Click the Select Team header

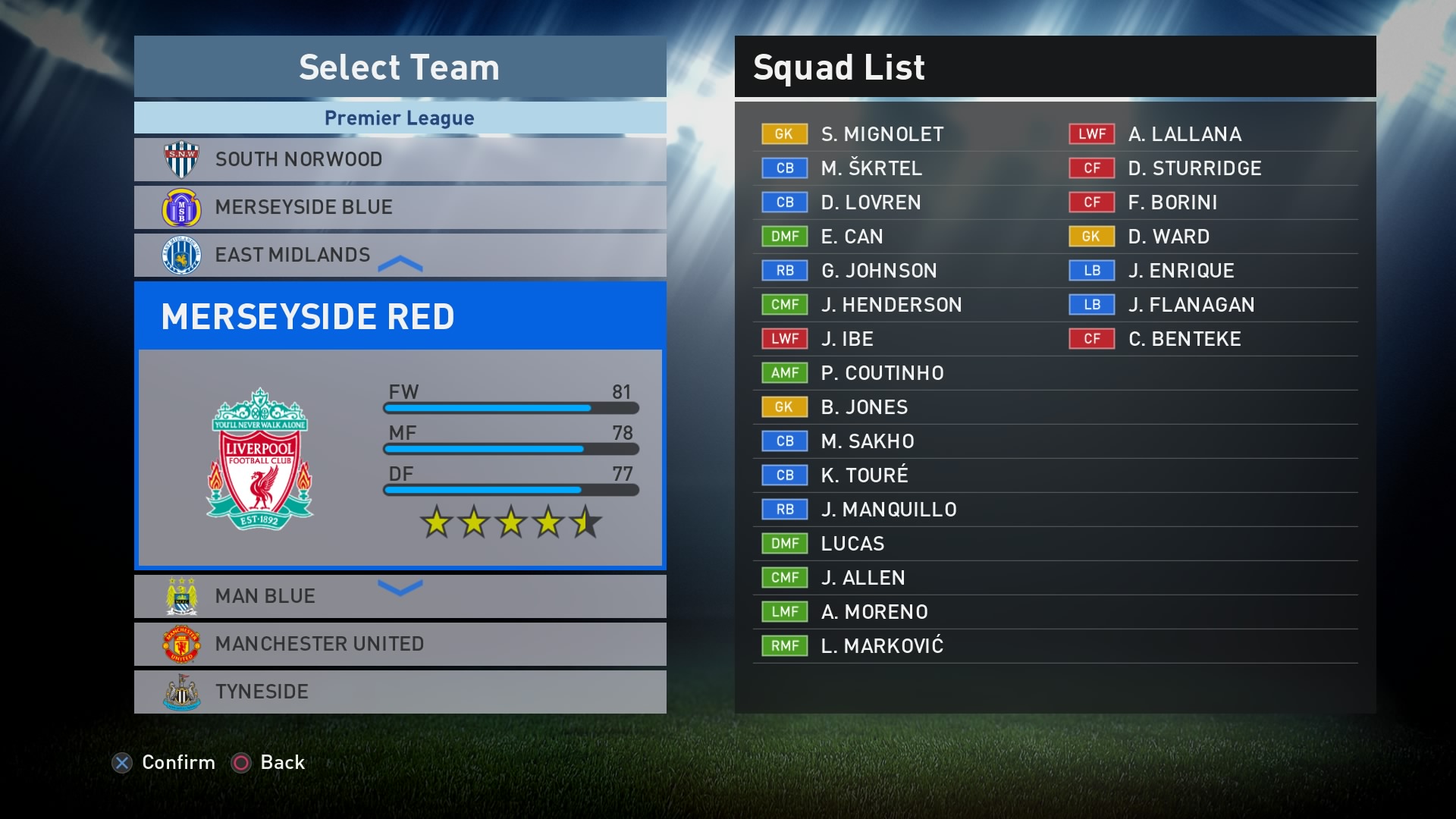pyautogui.click(x=399, y=67)
